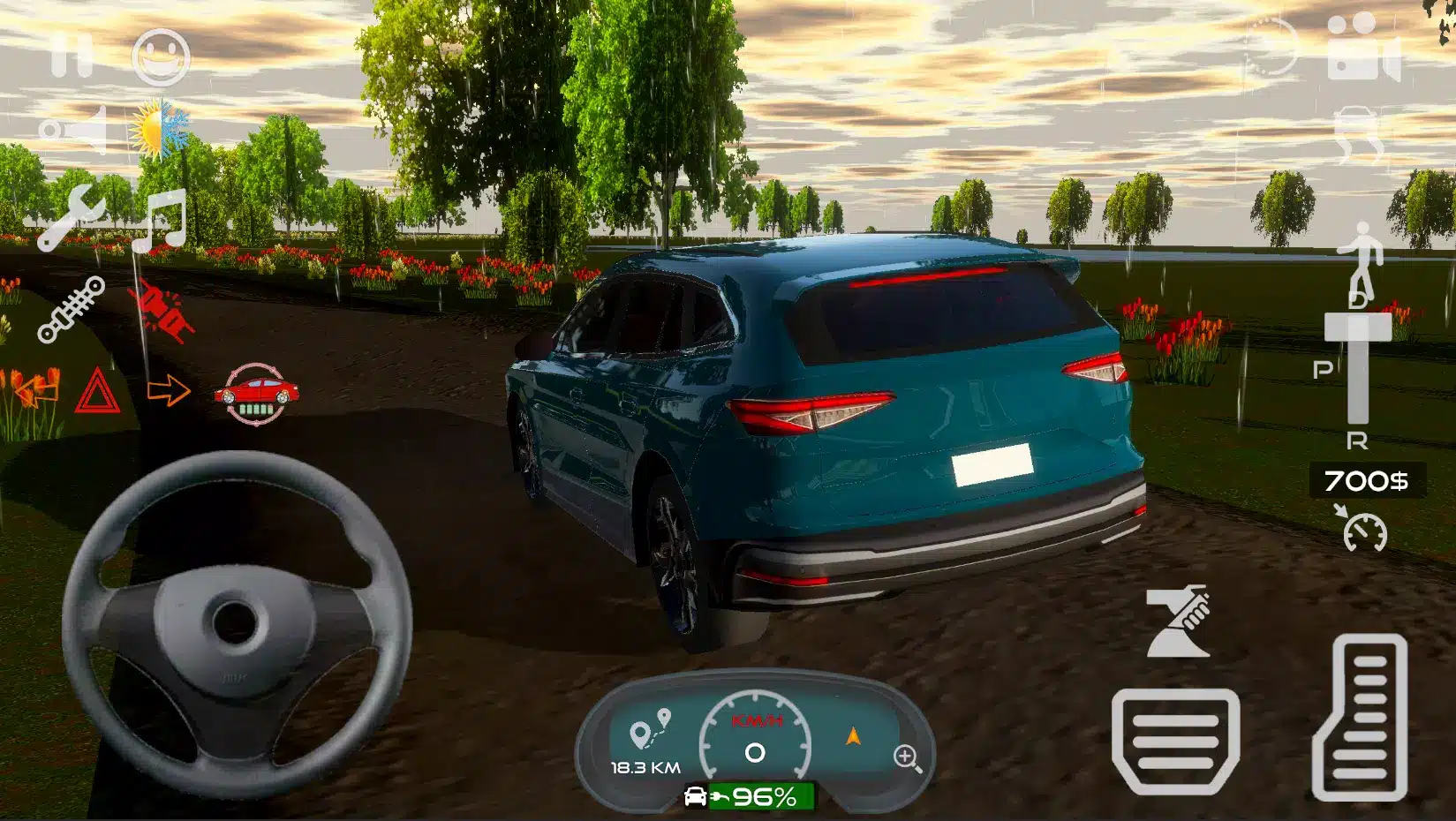Turn on the hazard warning triangle
The width and height of the screenshot is (1456, 821).
pos(97,391)
